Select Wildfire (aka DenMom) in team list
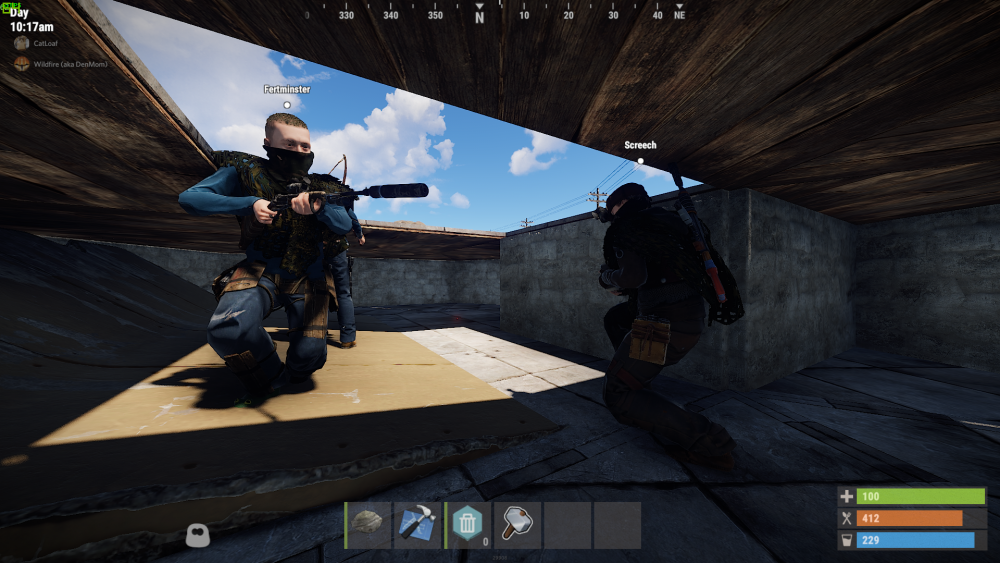 coord(69,64)
